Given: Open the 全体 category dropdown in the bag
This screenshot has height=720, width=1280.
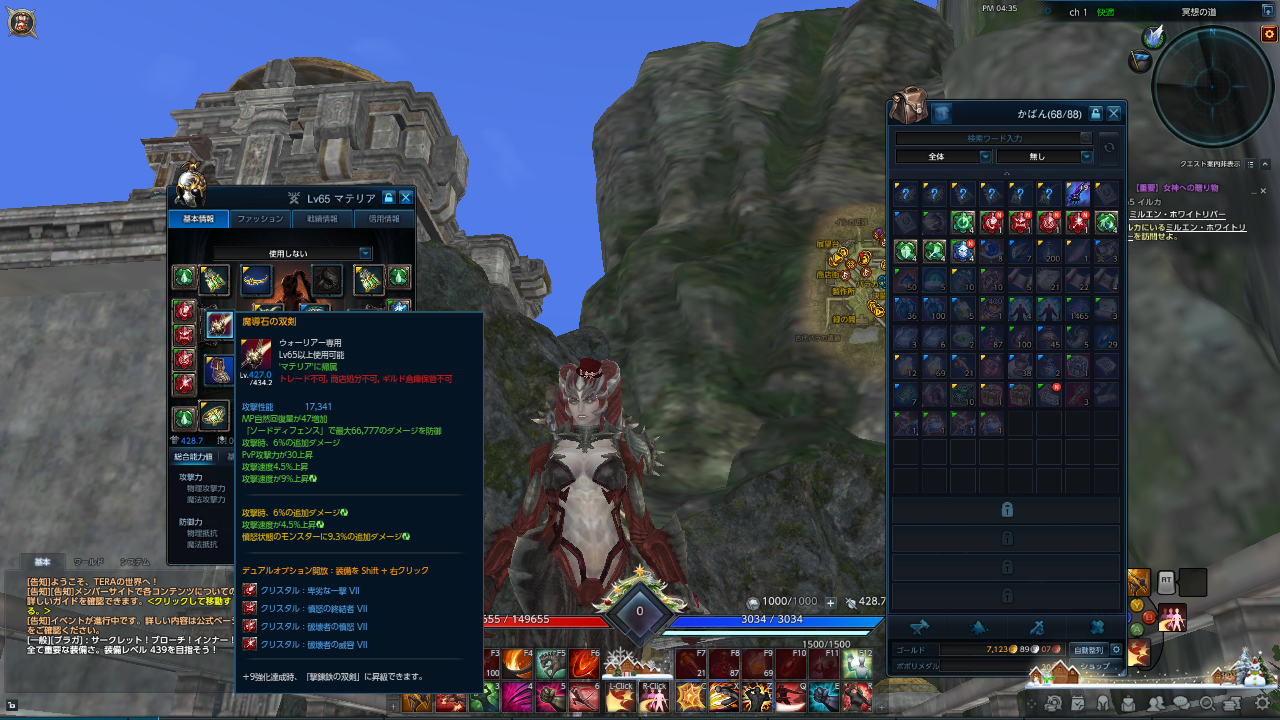Looking at the screenshot, I should (x=943, y=156).
